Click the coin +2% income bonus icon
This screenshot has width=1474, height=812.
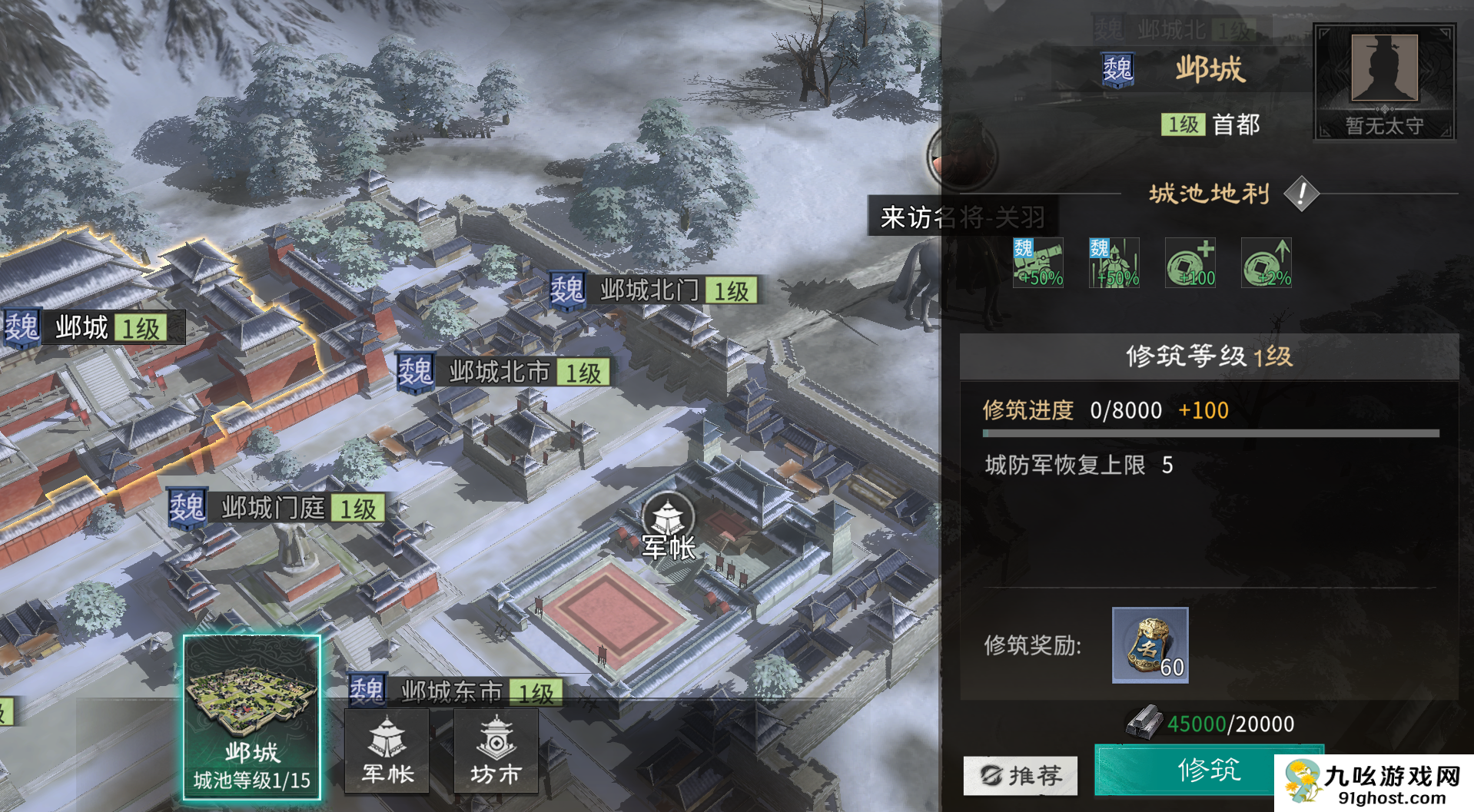[x=1266, y=263]
